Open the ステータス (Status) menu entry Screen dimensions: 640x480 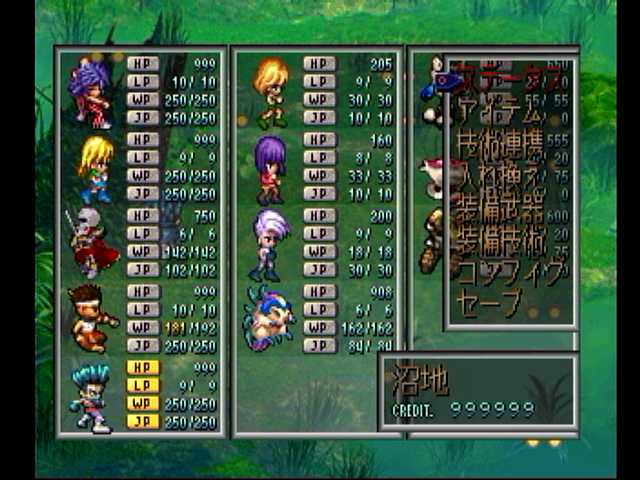coord(503,73)
